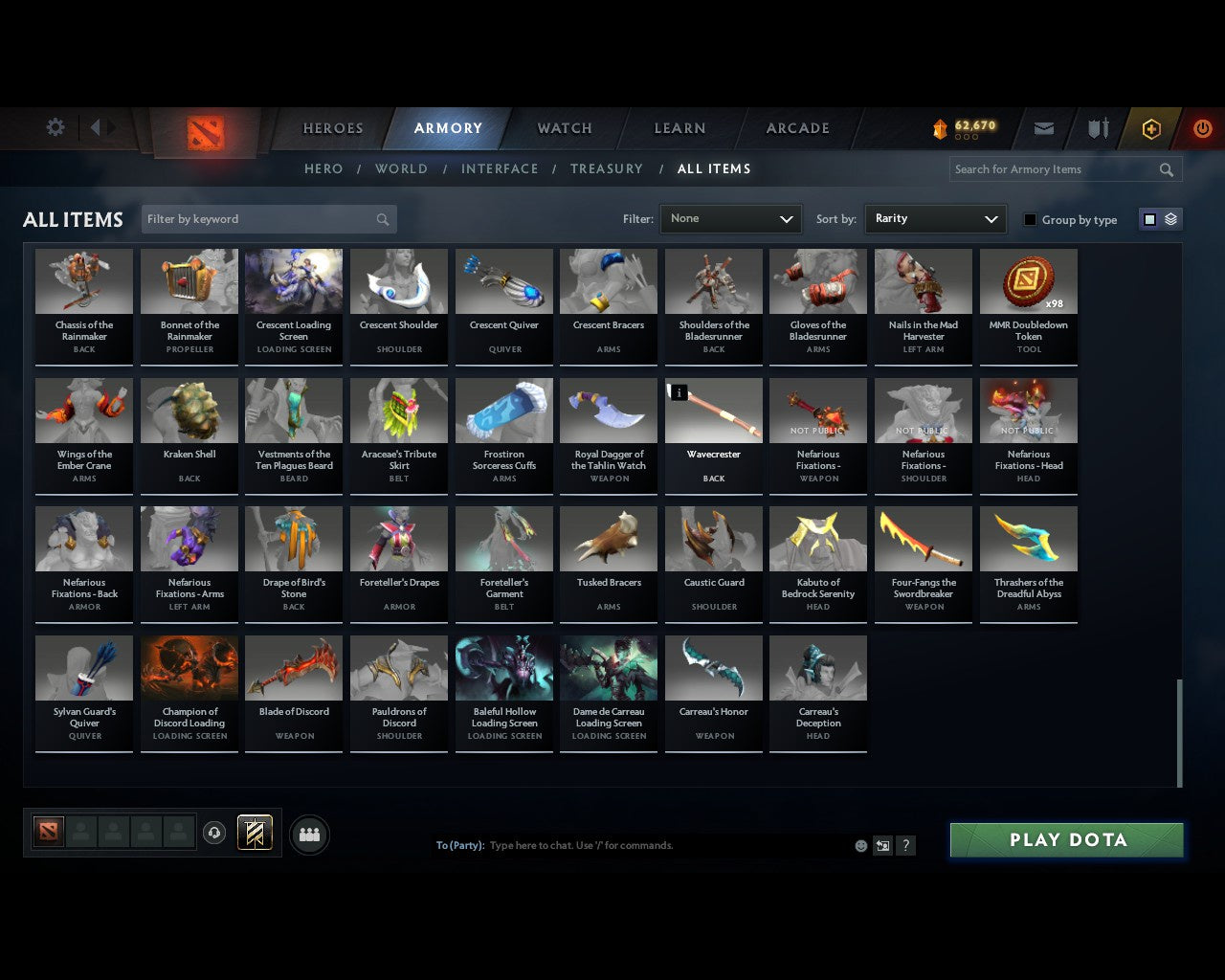This screenshot has height=980, width=1225.
Task: Open the mail inbox envelope icon
Action: tap(1043, 128)
